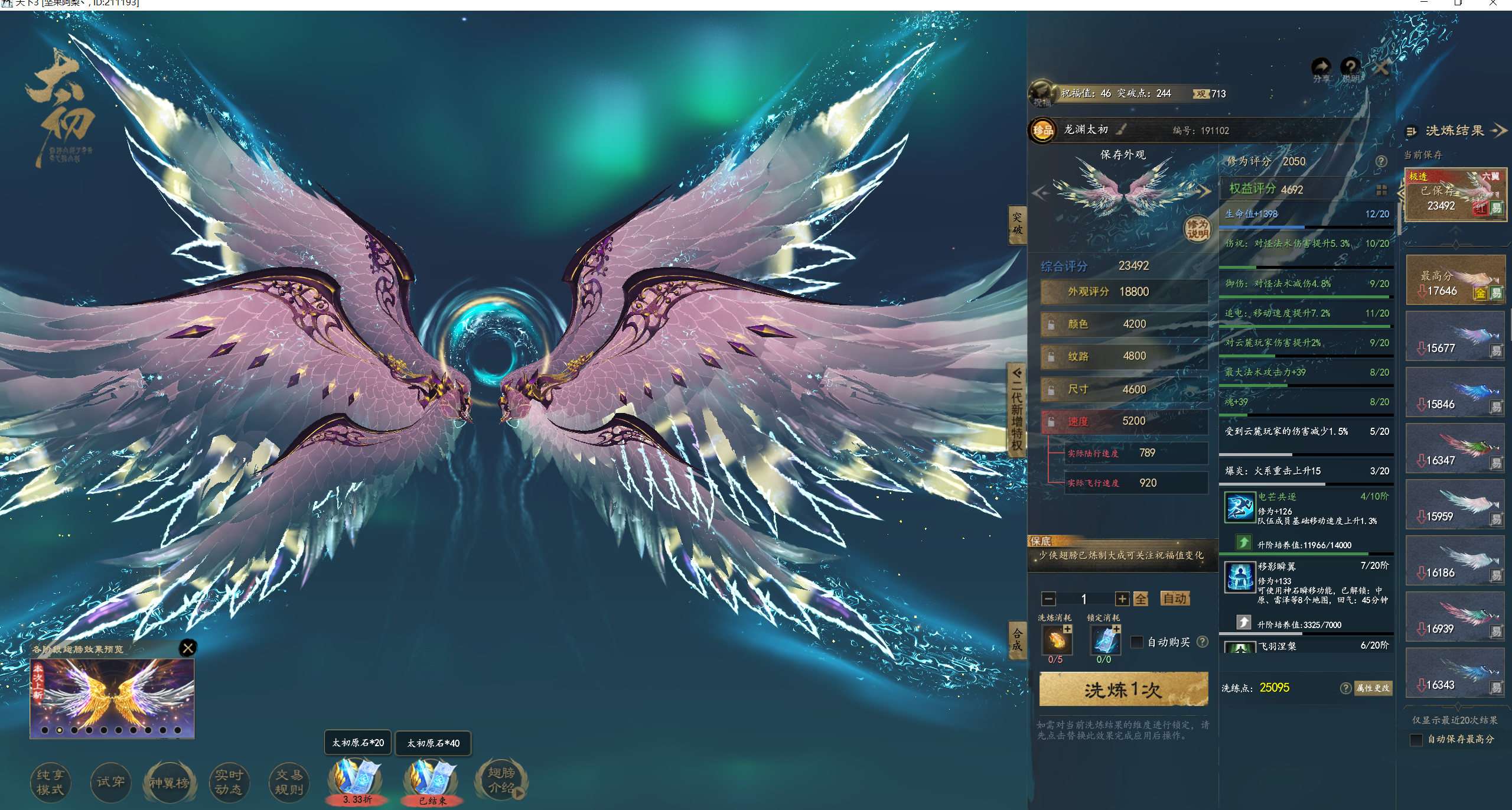The image size is (1512, 810).
Task: Open the 神翼榜 ranking
Action: 170,783
